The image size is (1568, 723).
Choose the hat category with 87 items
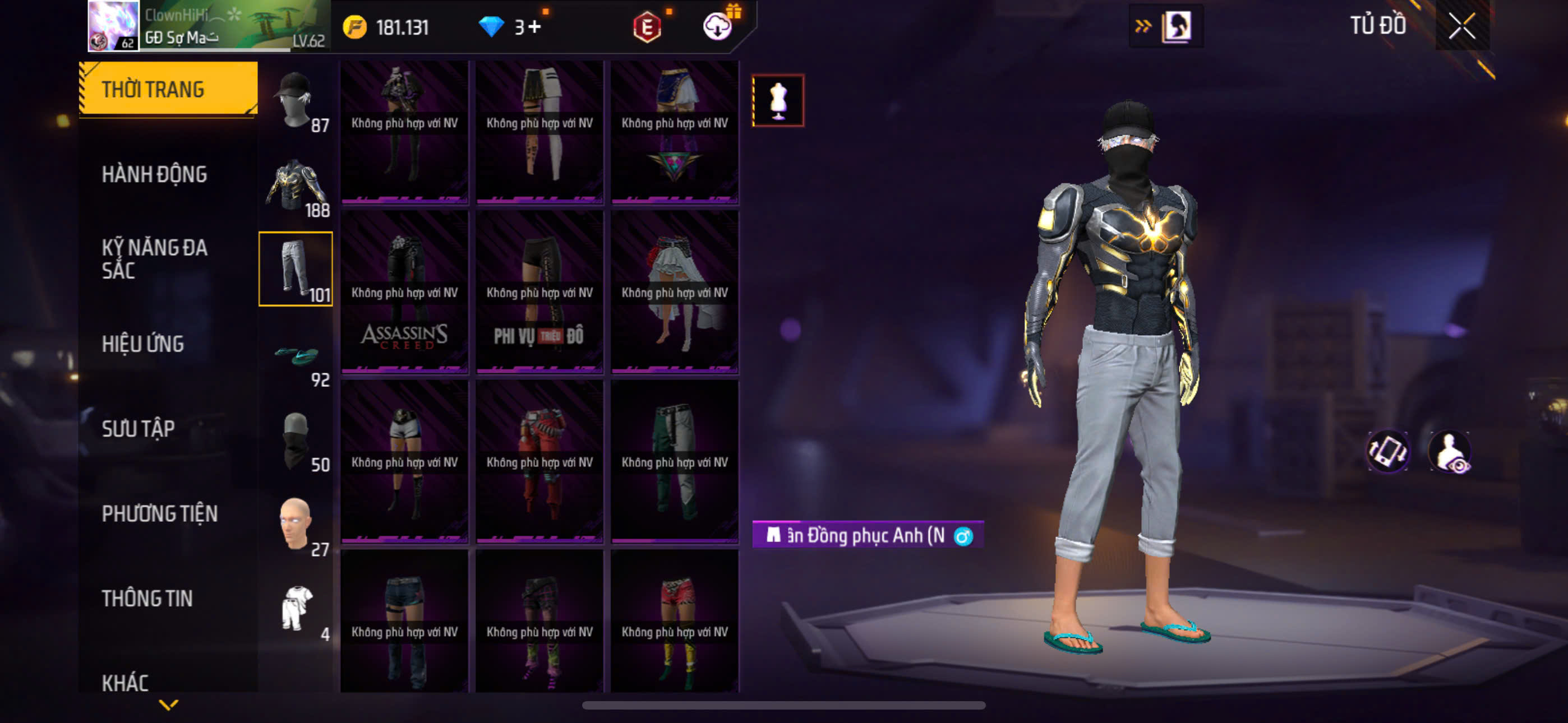point(296,100)
